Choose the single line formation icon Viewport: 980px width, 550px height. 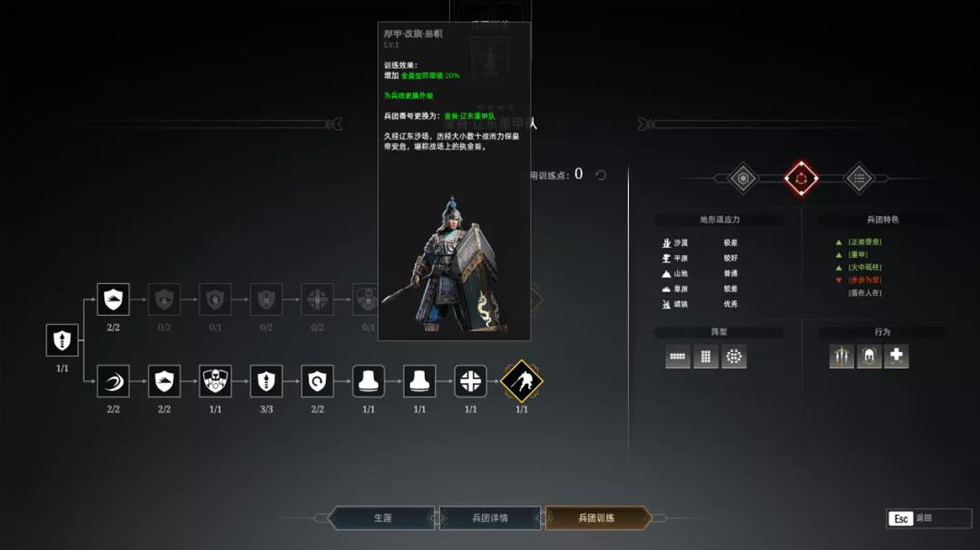coord(678,356)
